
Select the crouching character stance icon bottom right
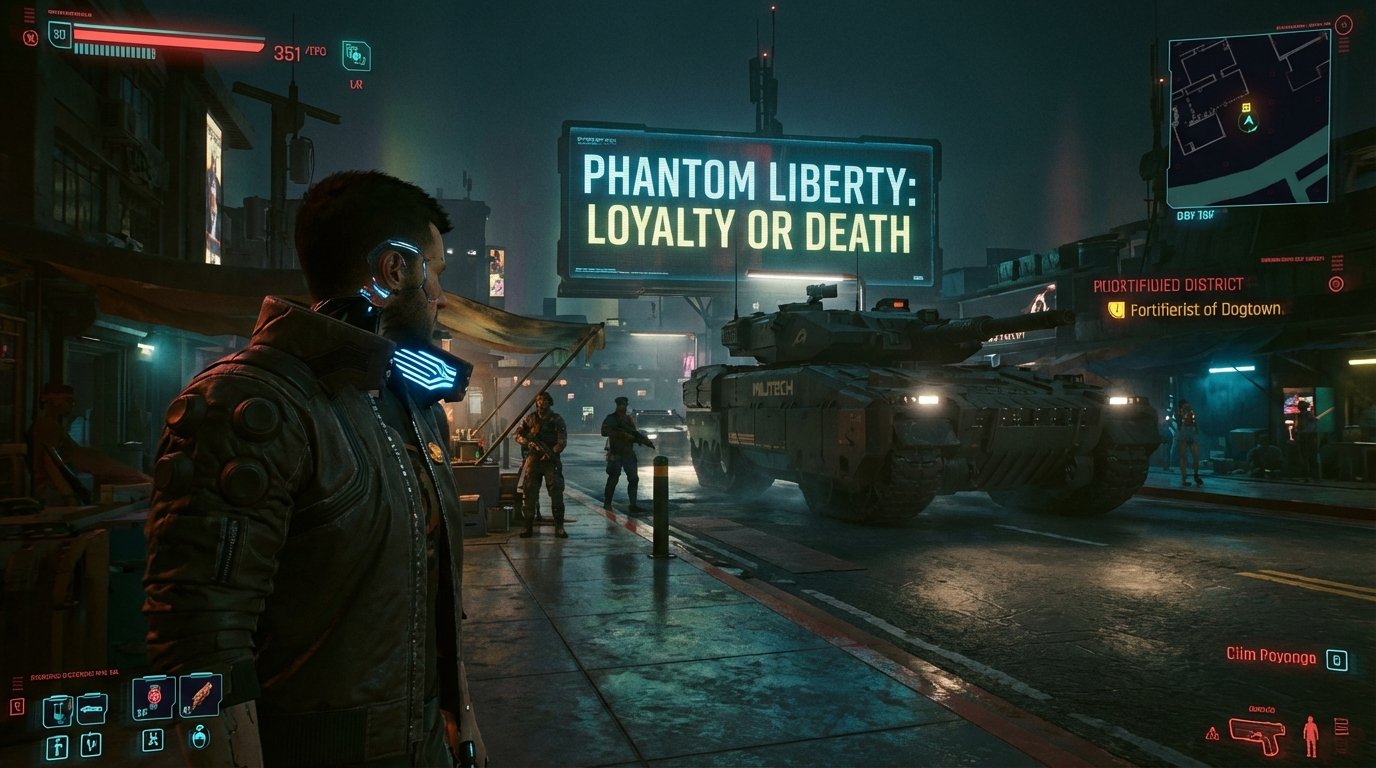(x=1311, y=736)
